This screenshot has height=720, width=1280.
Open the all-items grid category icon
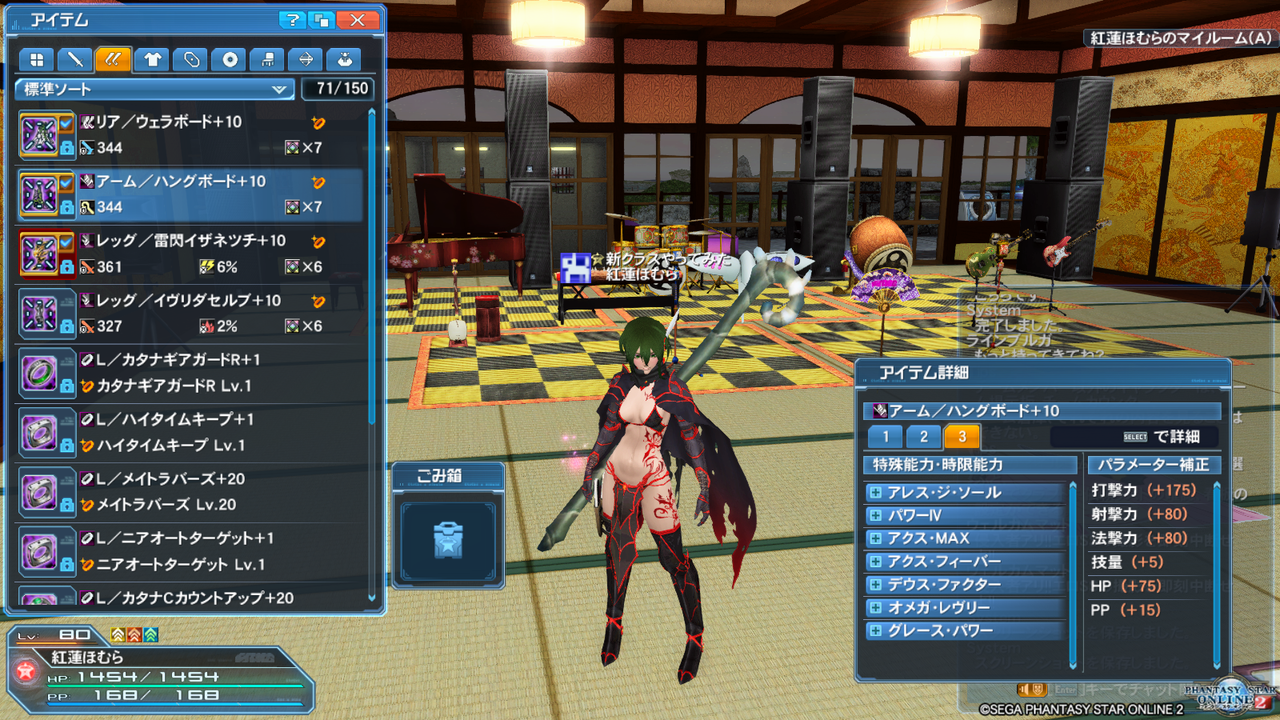point(36,59)
